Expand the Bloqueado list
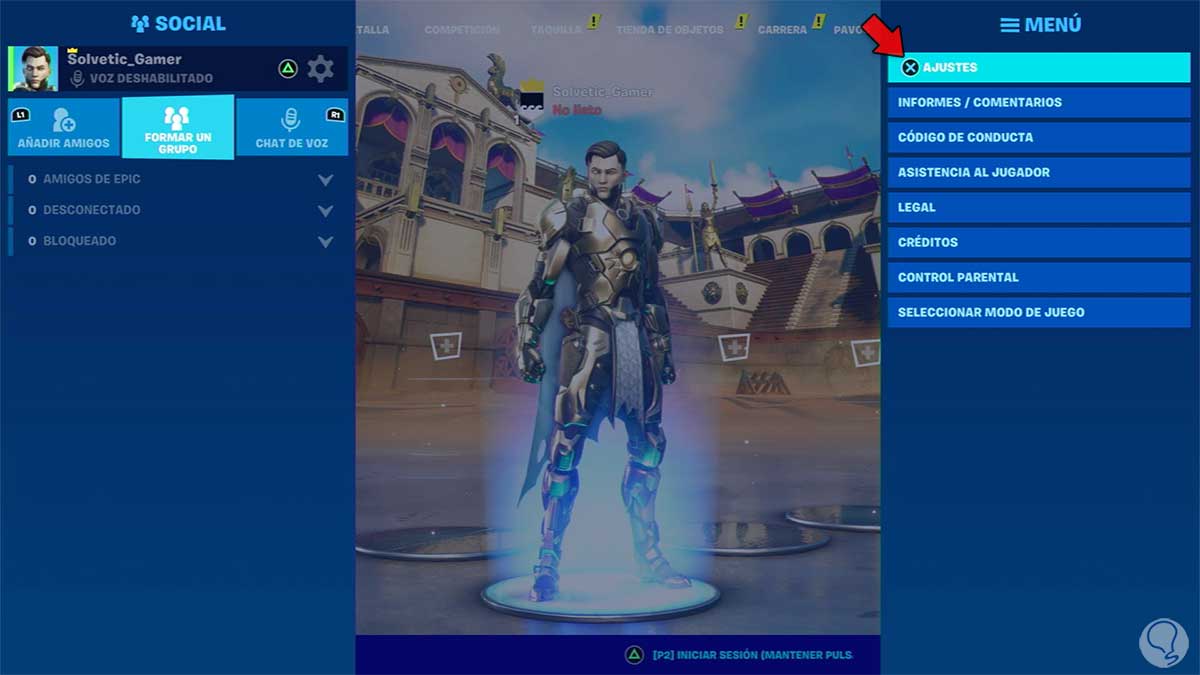Screen dimensions: 1200x675 click(324, 242)
